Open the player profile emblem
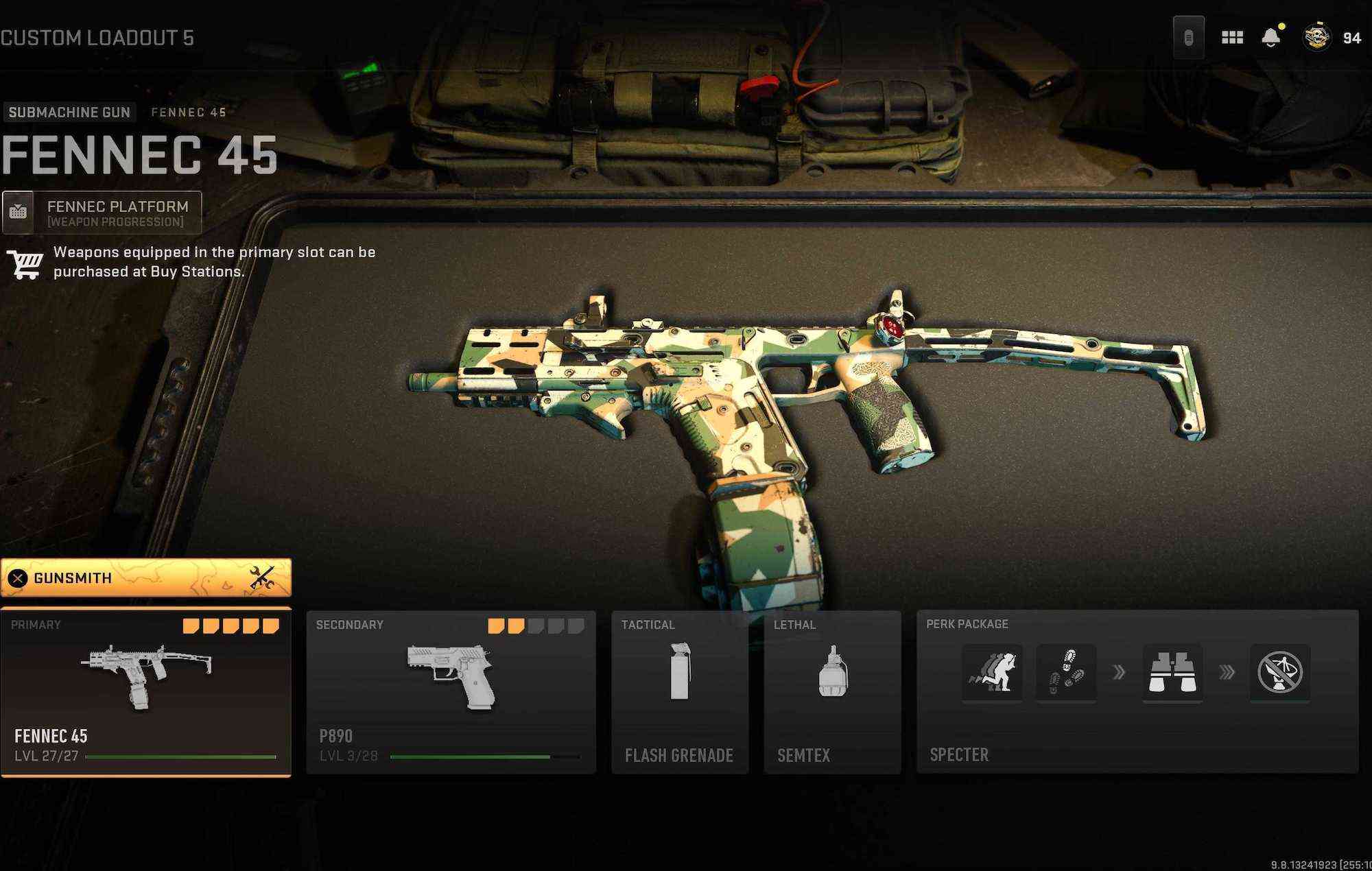1372x871 pixels. [x=1316, y=38]
